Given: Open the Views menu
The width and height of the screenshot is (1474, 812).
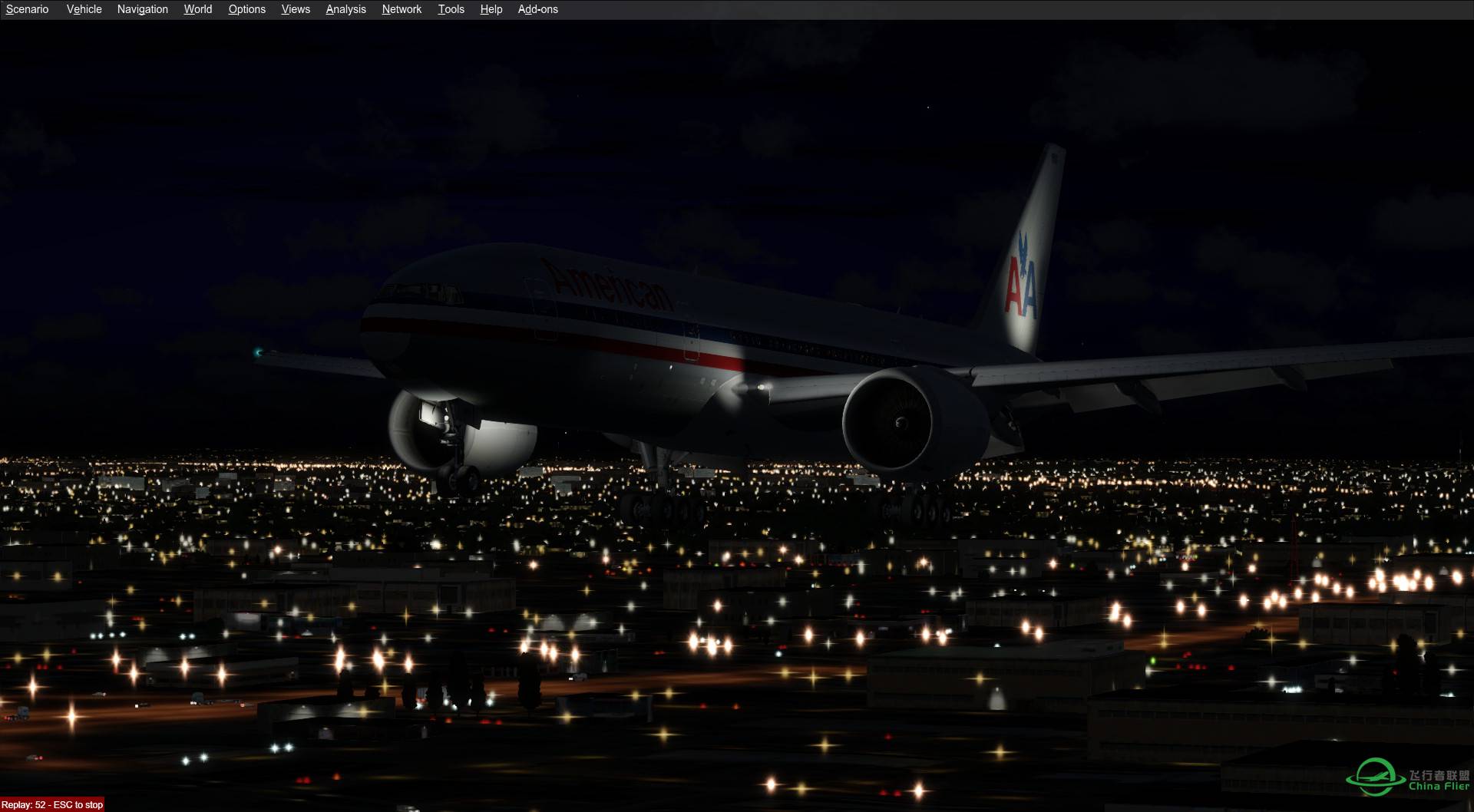Looking at the screenshot, I should 295,9.
